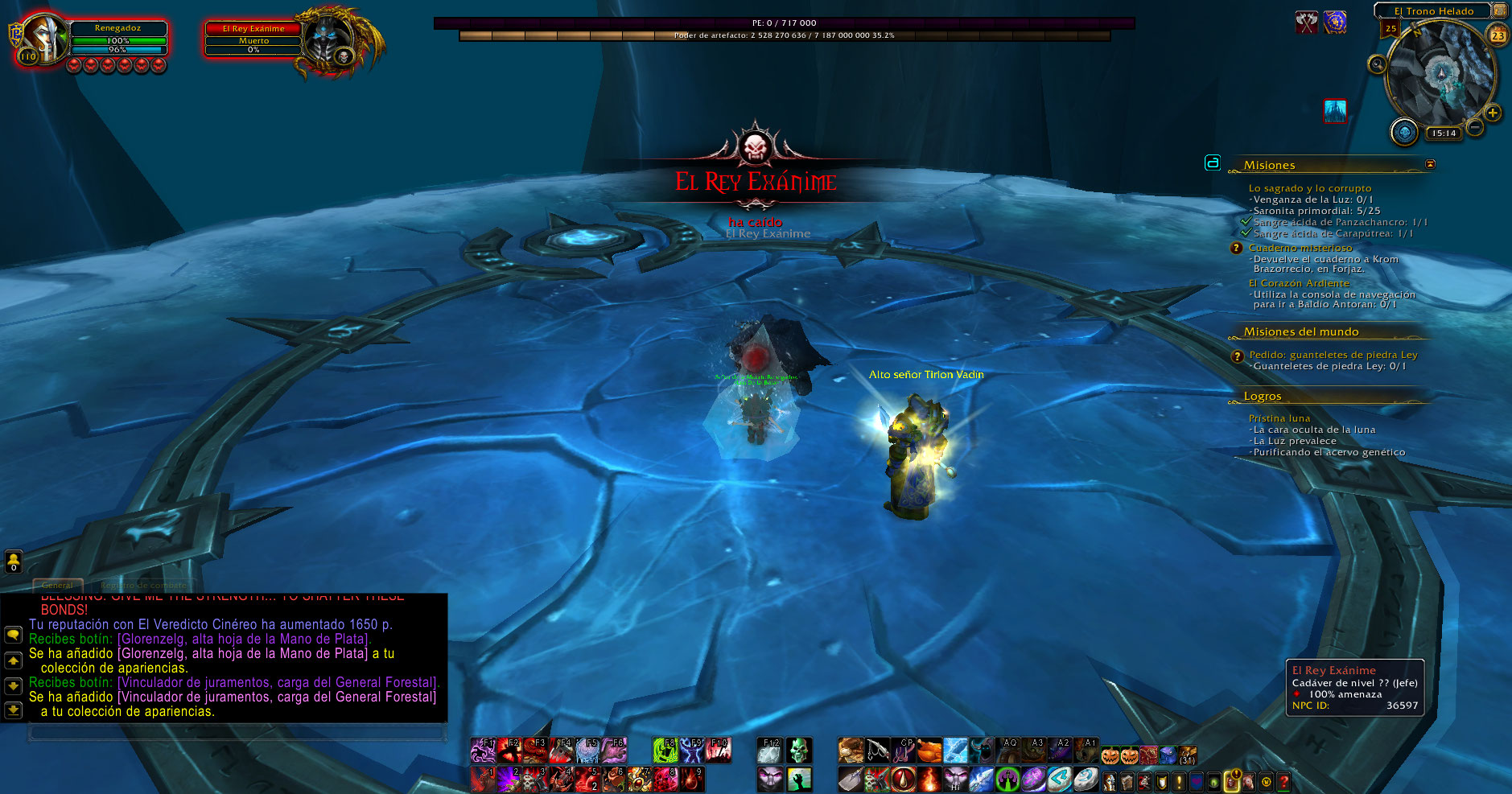Jump chat to bottom with the underlined down arrow
The width and height of the screenshot is (1512, 794).
pyautogui.click(x=13, y=710)
